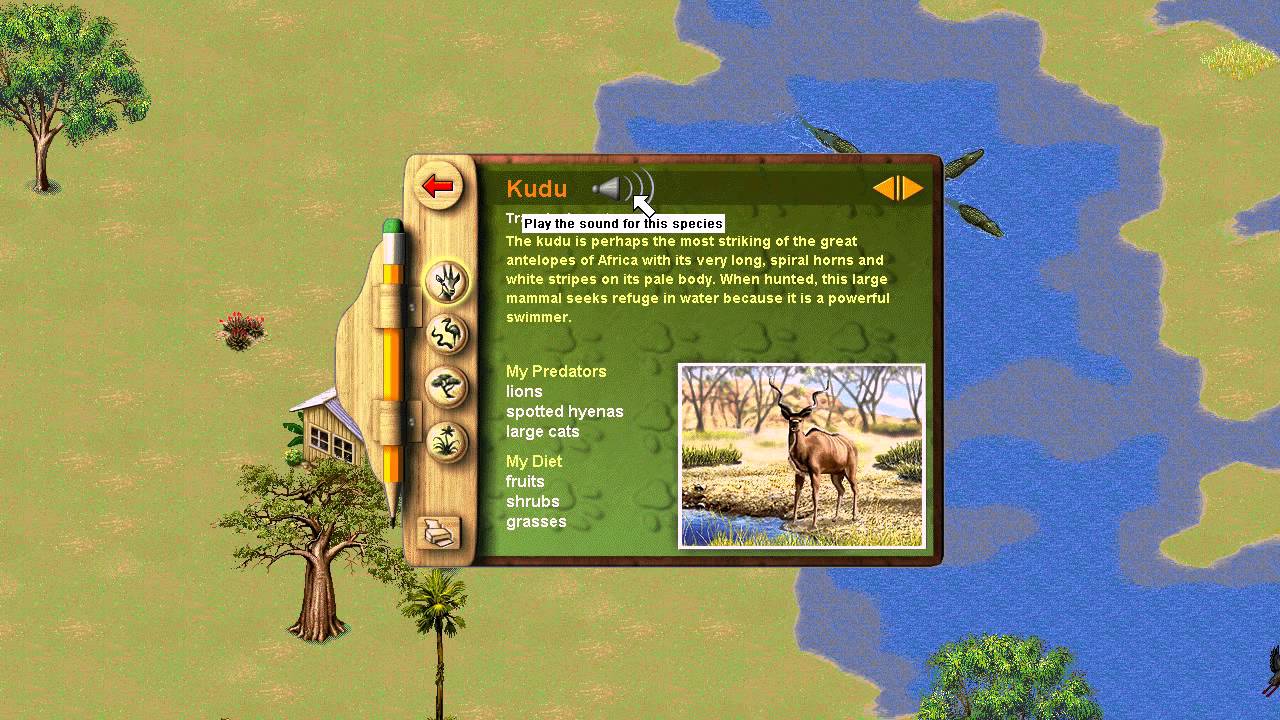Expand the My Diet section
The height and width of the screenshot is (720, 1280).
534,461
